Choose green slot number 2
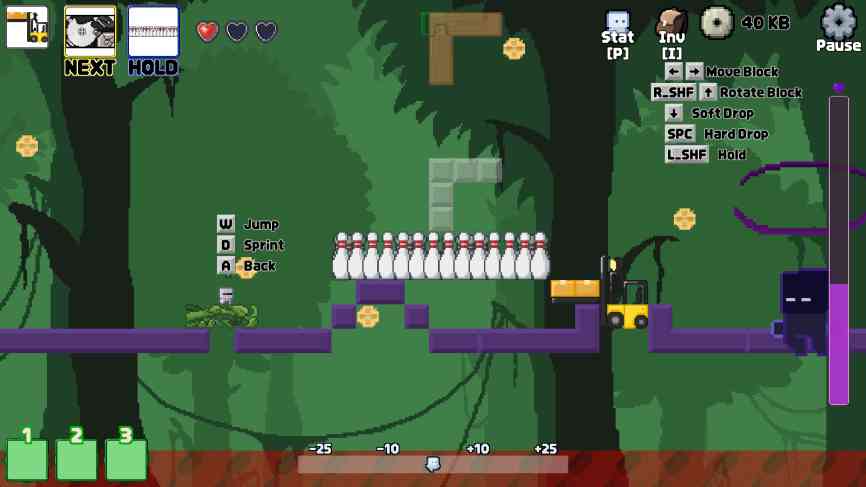Image resolution: width=866 pixels, height=487 pixels. tap(77, 458)
